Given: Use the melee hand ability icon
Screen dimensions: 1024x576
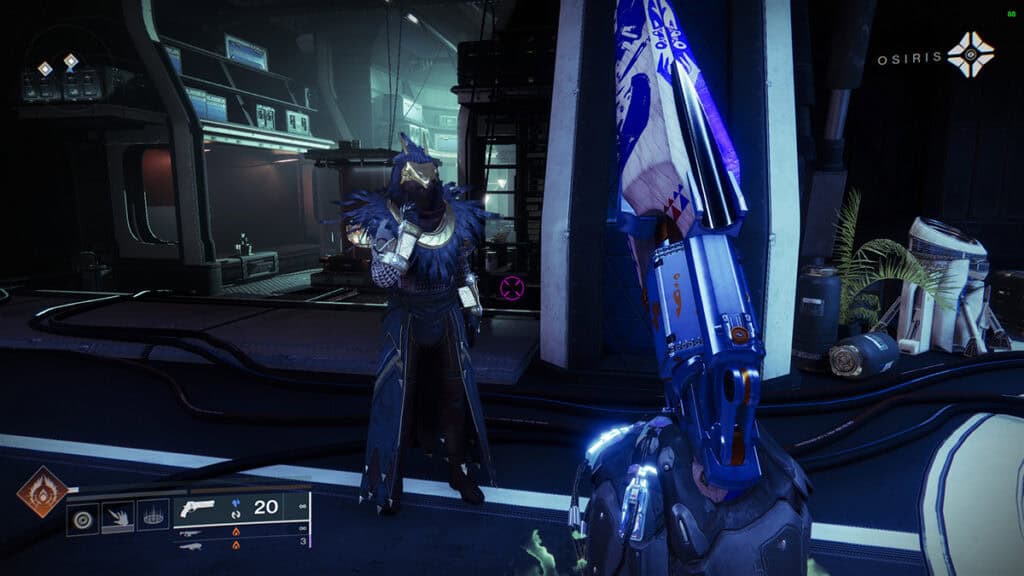Looking at the screenshot, I should point(118,515).
